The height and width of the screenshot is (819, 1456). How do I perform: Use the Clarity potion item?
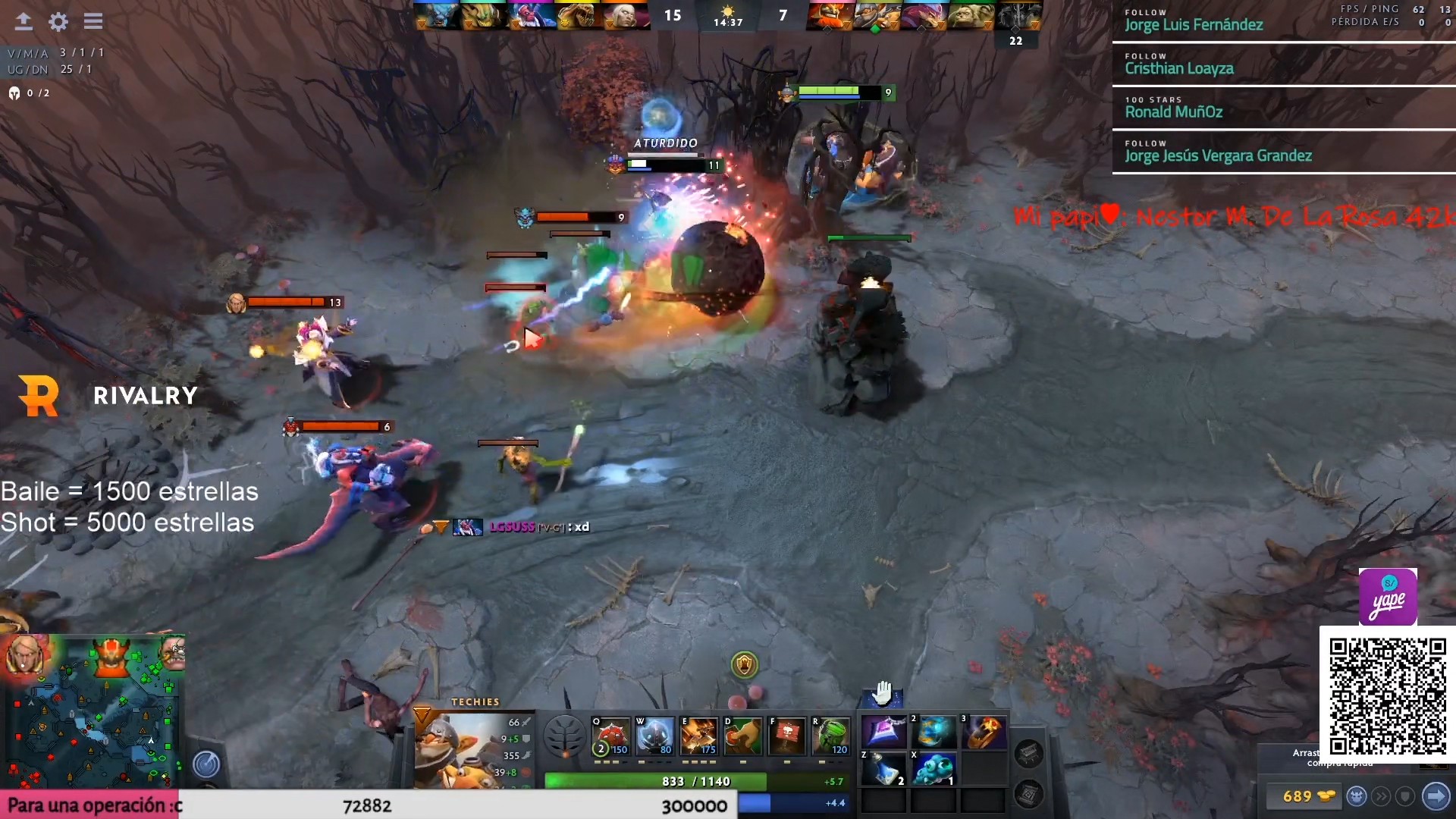pyautogui.click(x=883, y=770)
